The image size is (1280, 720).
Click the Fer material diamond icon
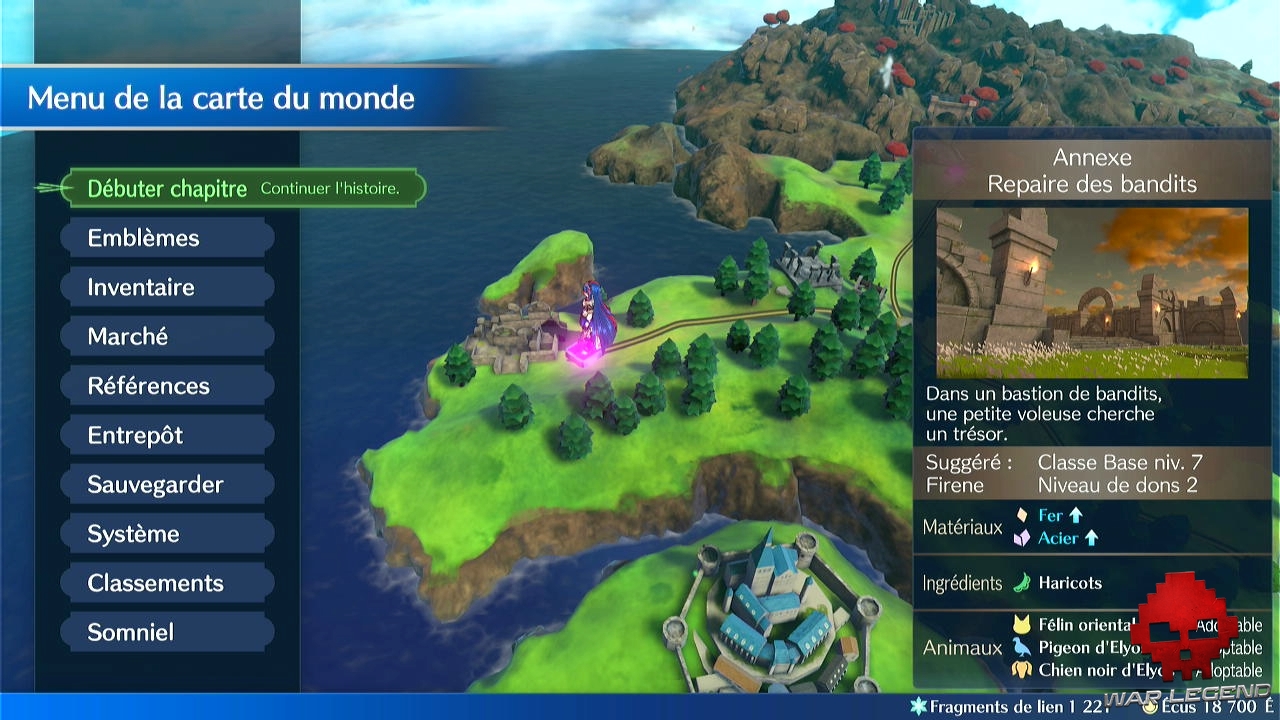(1021, 515)
